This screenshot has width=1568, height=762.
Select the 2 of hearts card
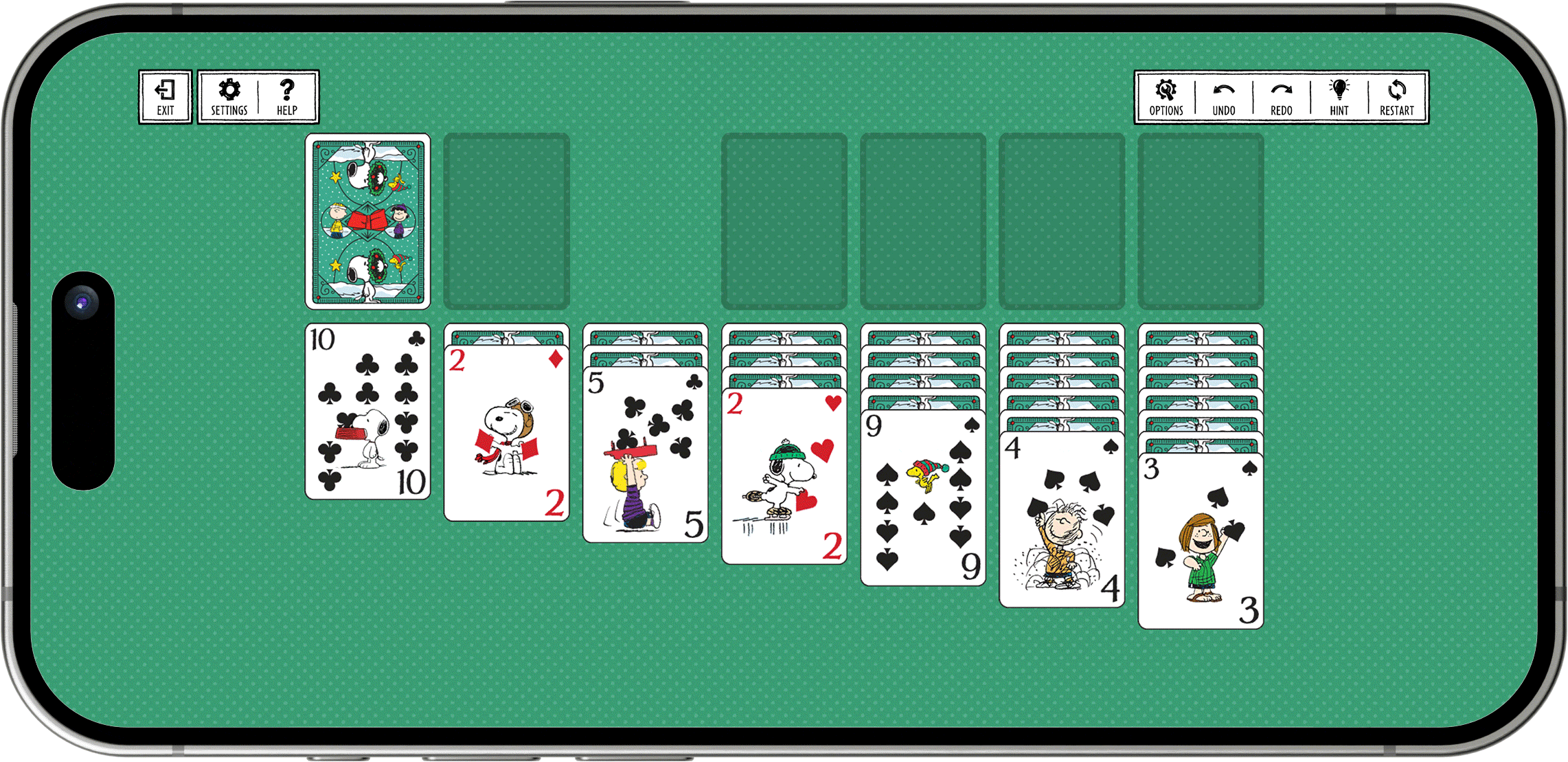[784, 474]
